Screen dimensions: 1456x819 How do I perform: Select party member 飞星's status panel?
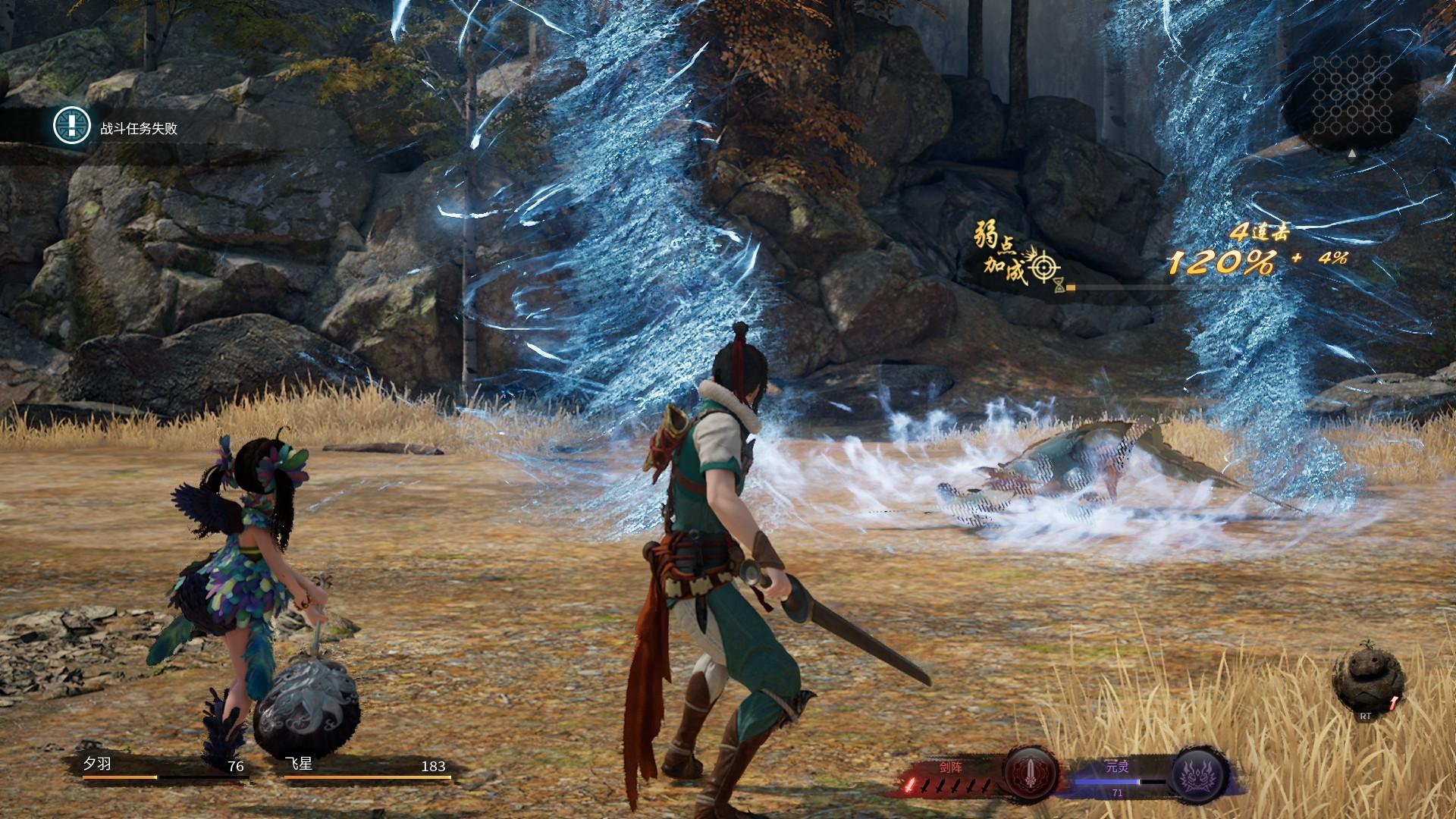366,767
